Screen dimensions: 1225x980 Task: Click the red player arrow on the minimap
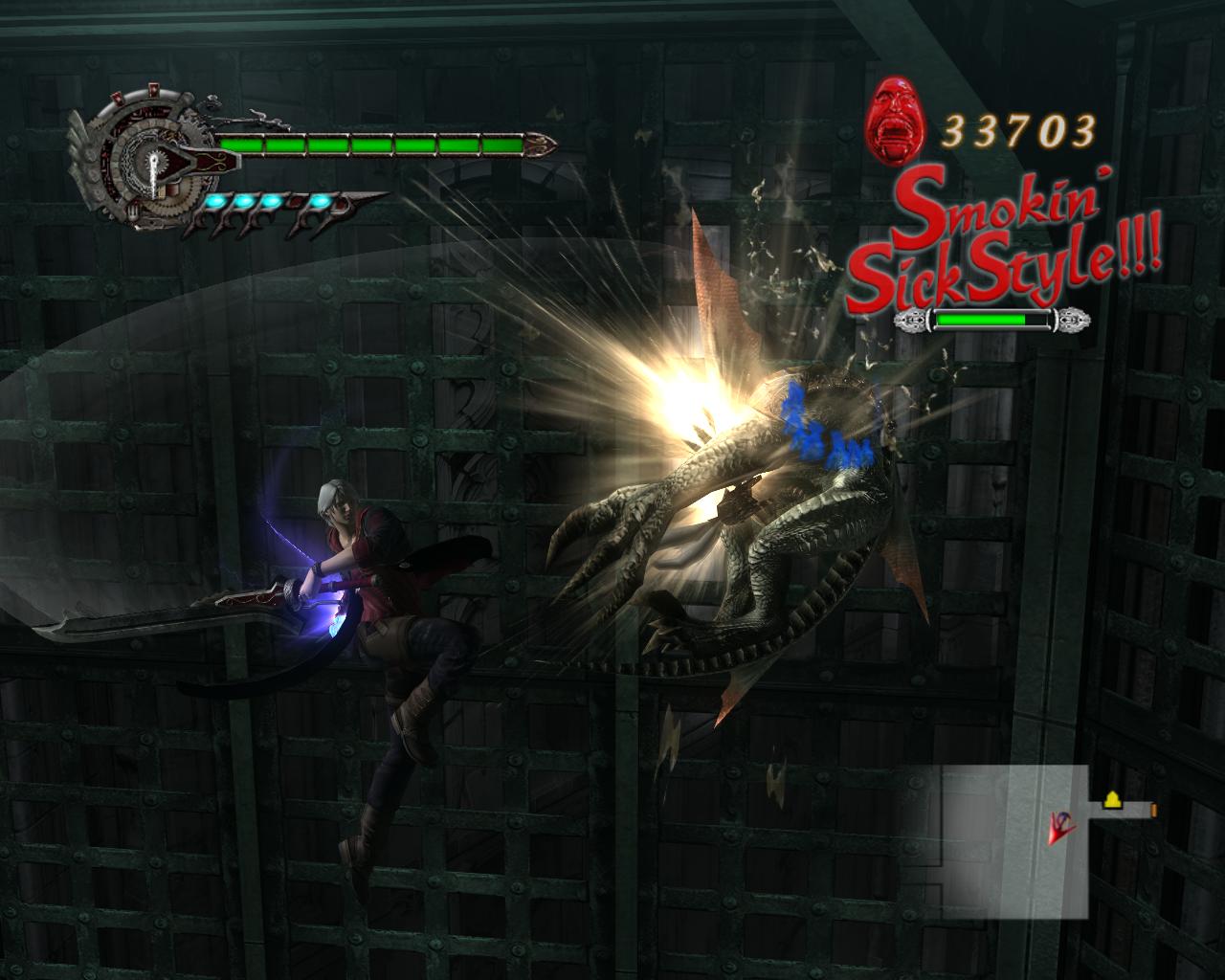pos(1059,825)
